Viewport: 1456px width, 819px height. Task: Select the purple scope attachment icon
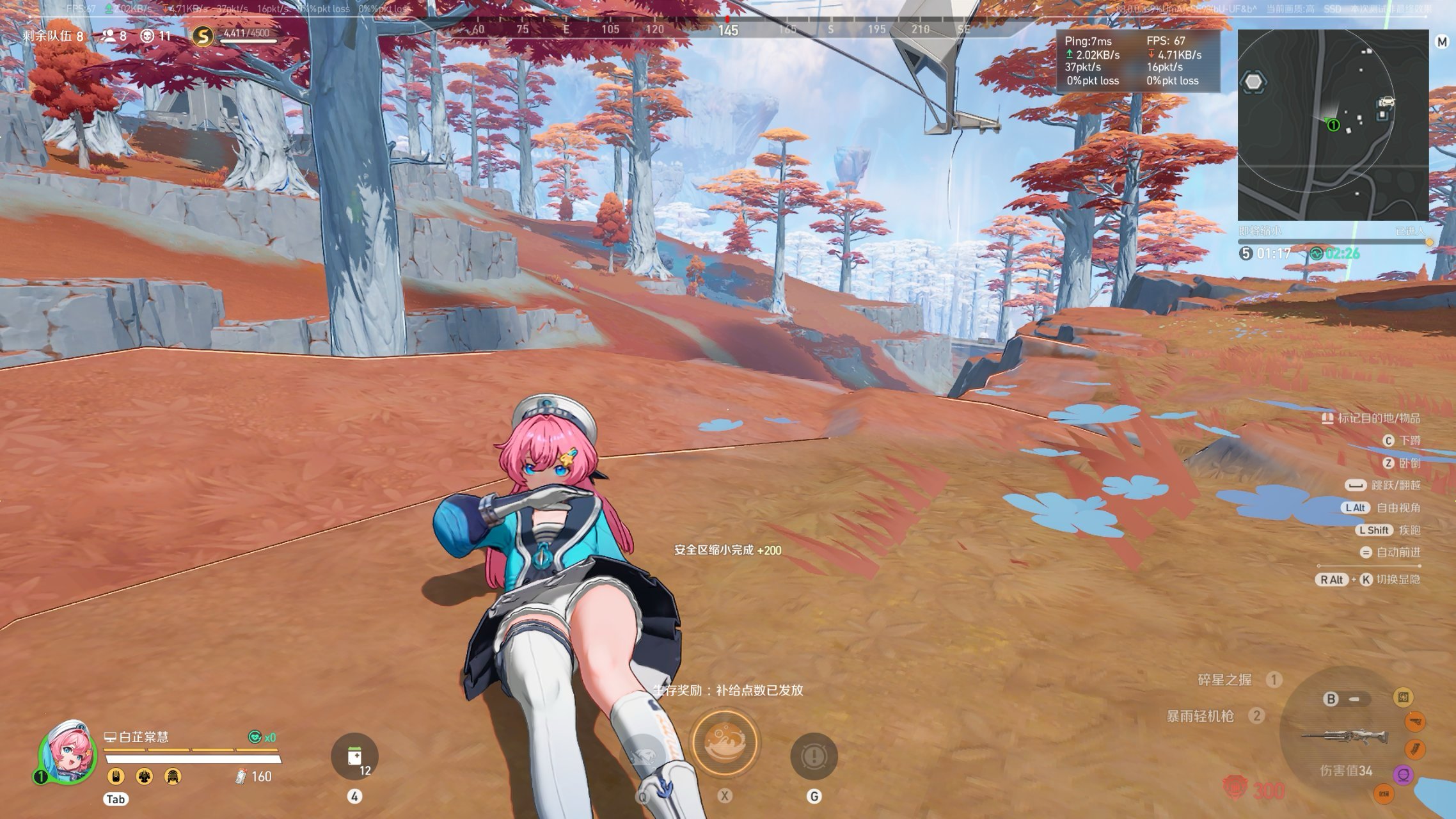pyautogui.click(x=1404, y=775)
